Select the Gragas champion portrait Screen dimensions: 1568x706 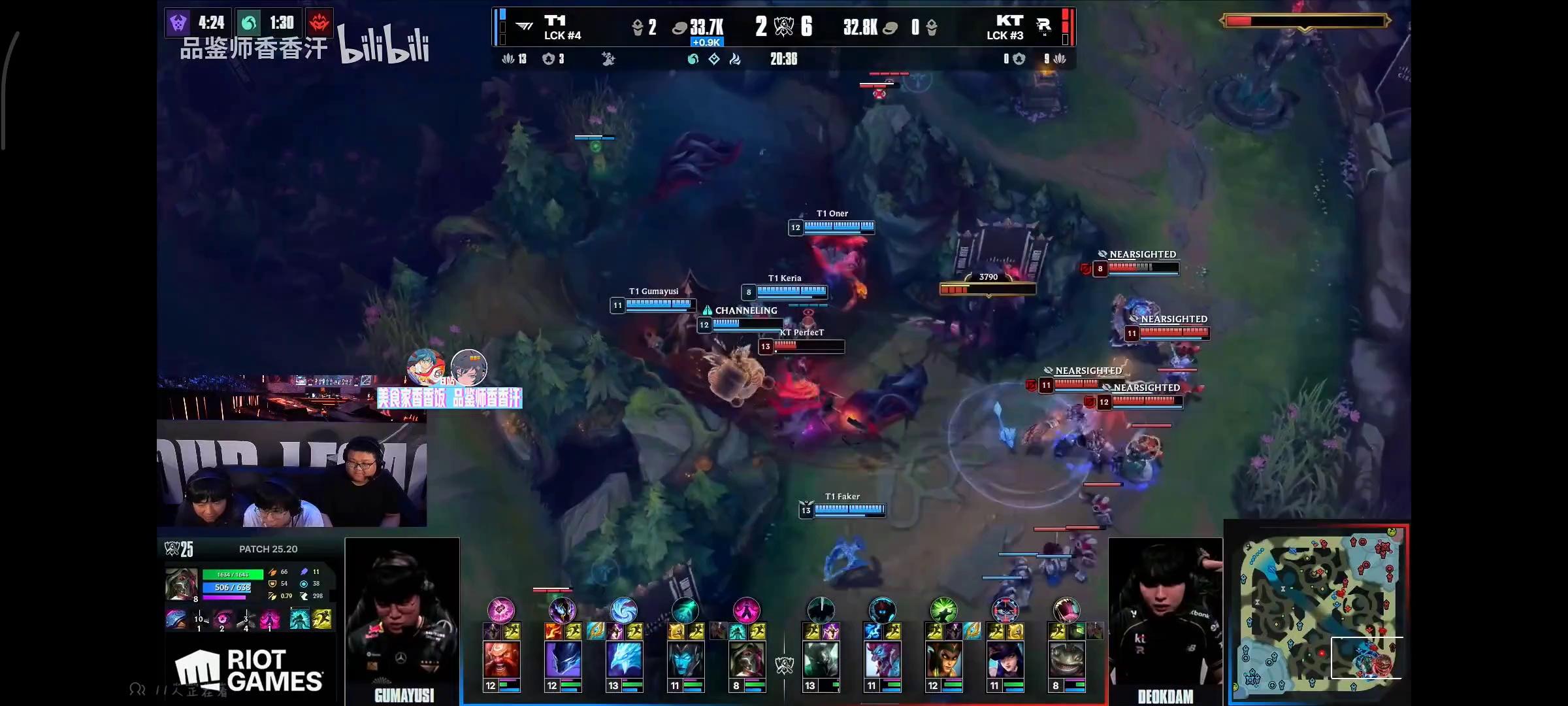[x=501, y=660]
